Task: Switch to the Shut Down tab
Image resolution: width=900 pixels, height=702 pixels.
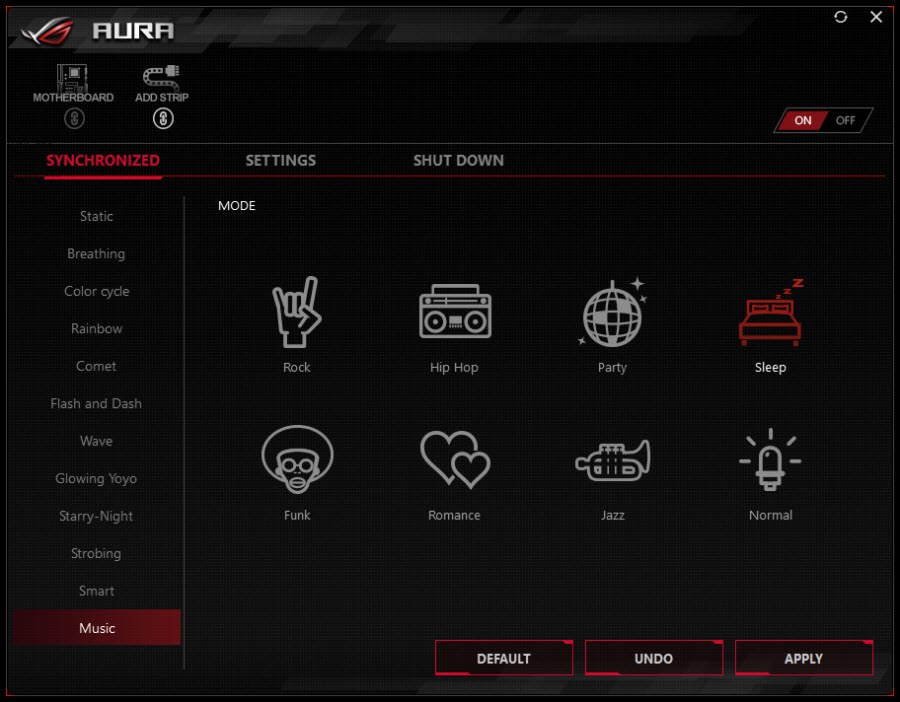Action: (458, 160)
